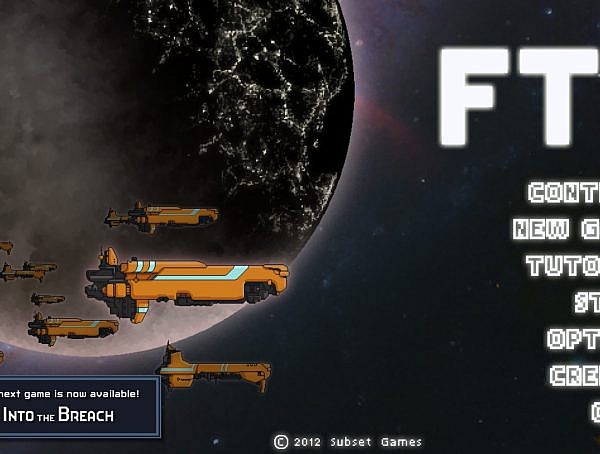600x454 pixels.
Task: Open the Stats menu entry
Action: [586, 302]
